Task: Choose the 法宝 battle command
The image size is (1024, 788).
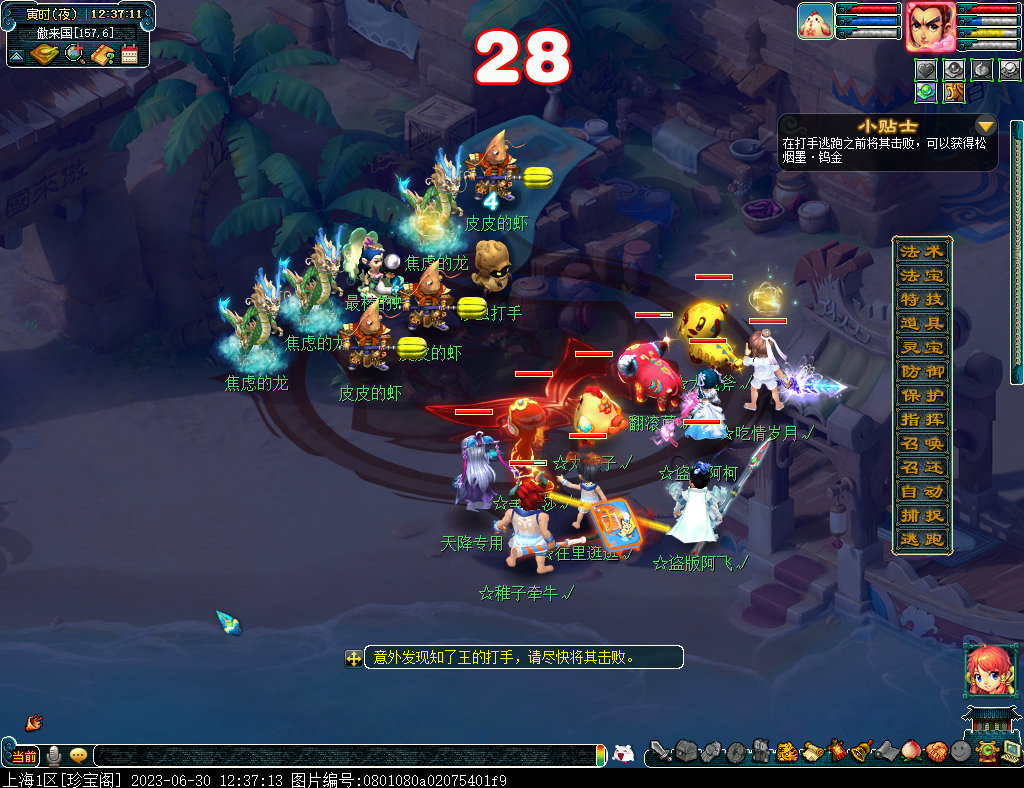Action: [921, 275]
